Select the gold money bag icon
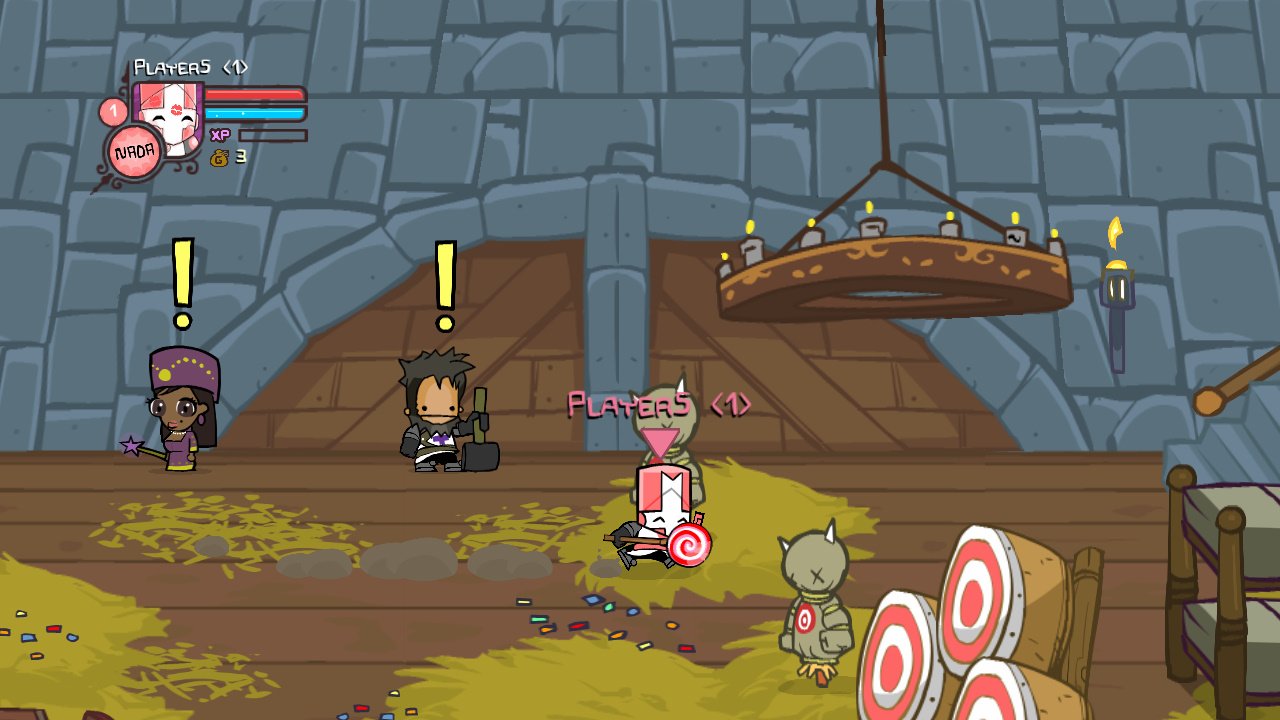1280x720 pixels. 222,158
